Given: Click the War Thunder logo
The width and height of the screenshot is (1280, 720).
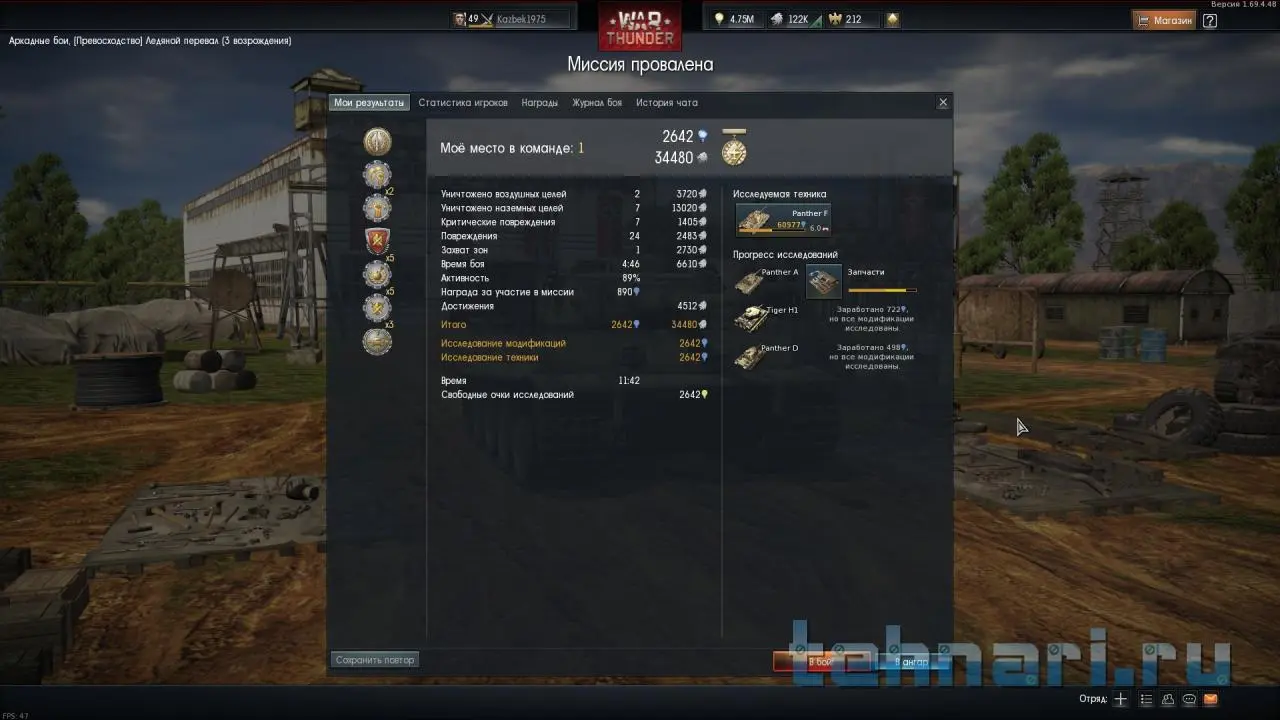Looking at the screenshot, I should click(x=640, y=25).
